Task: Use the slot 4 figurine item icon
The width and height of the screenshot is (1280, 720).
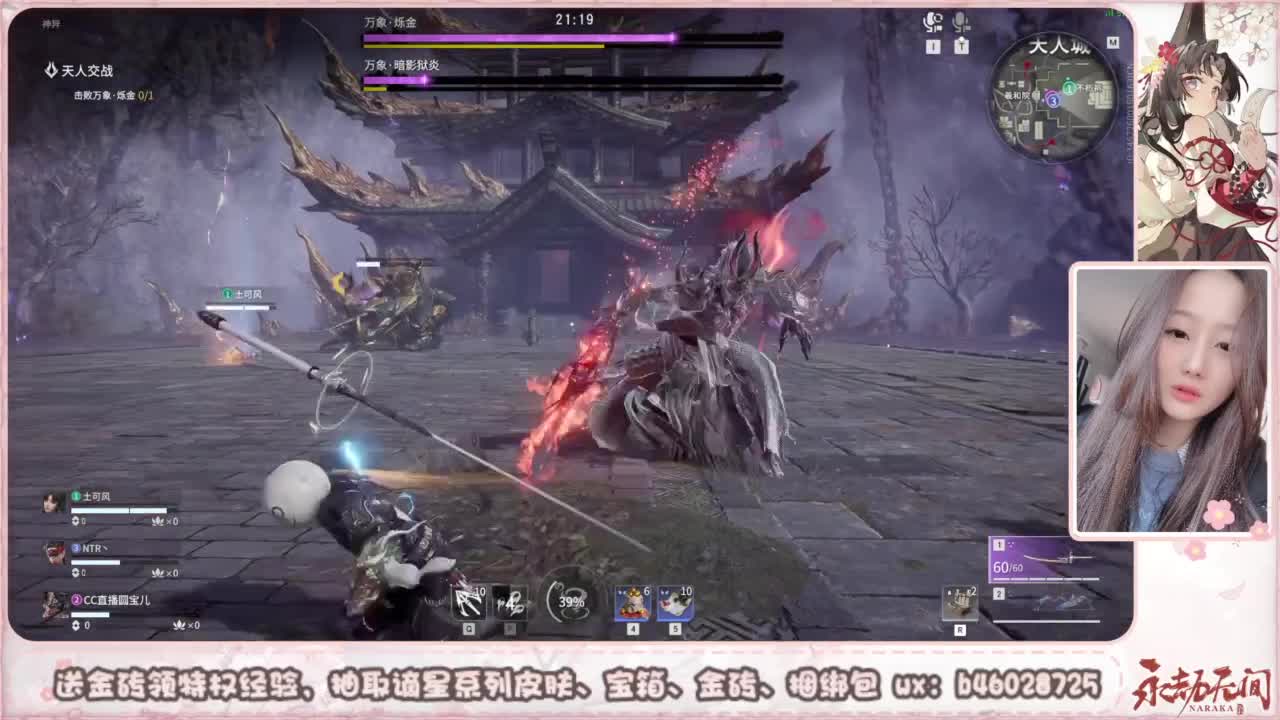Action: [632, 603]
